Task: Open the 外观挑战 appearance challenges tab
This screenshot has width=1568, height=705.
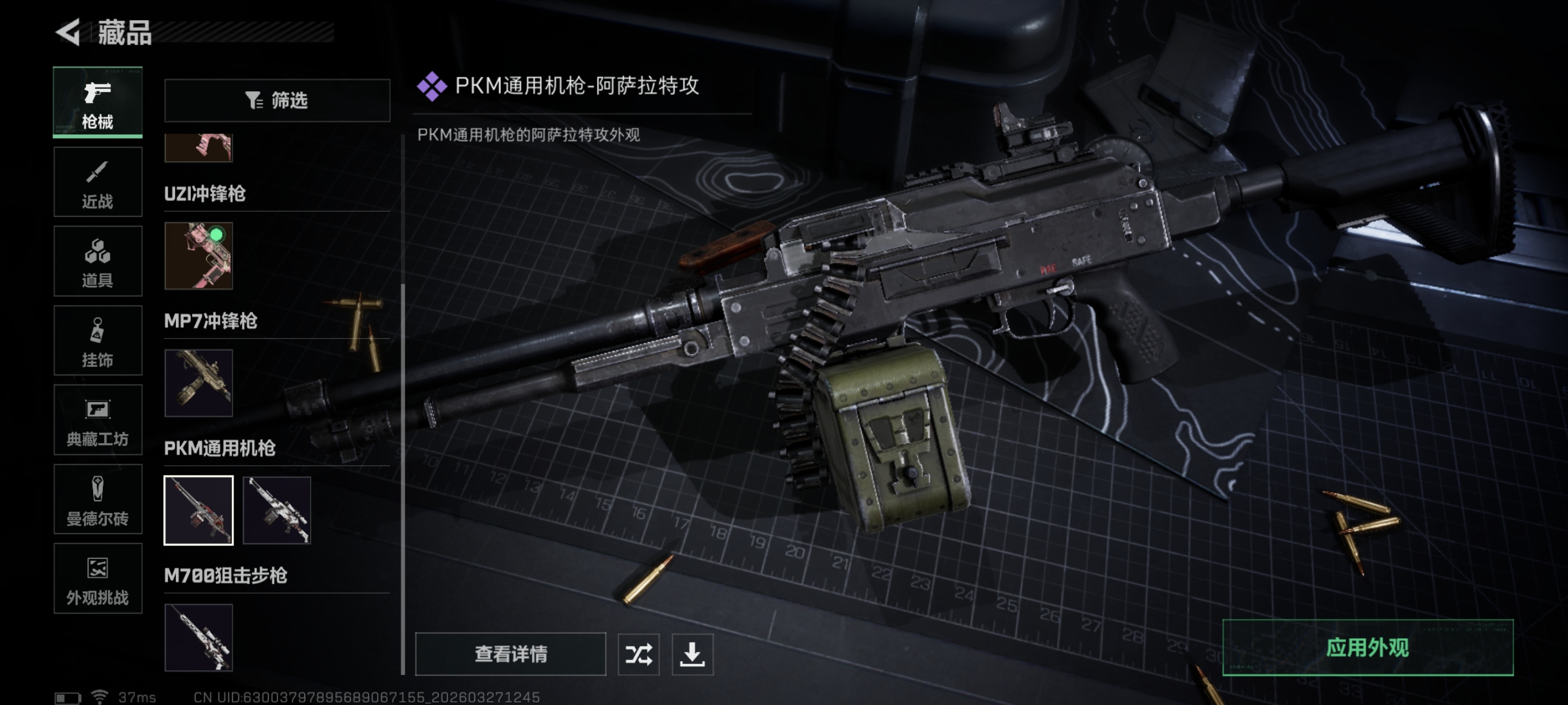Action: (x=97, y=578)
